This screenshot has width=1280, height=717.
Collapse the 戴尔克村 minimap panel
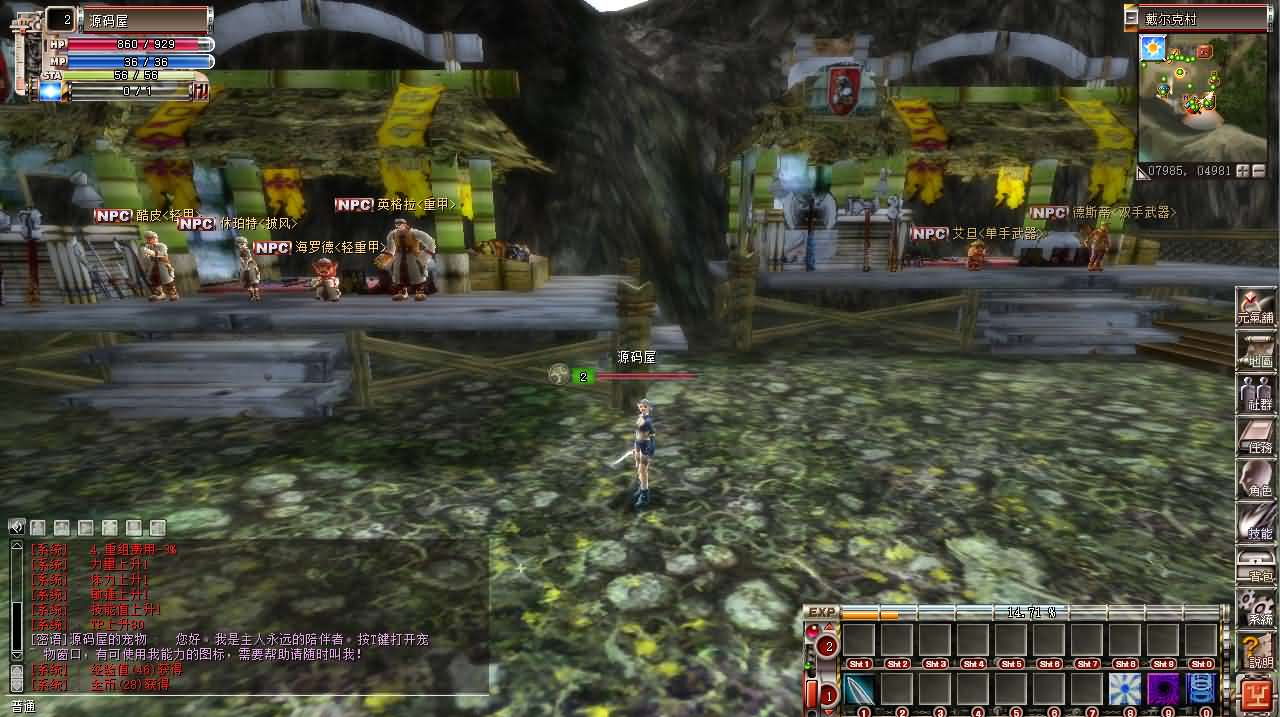click(1131, 18)
